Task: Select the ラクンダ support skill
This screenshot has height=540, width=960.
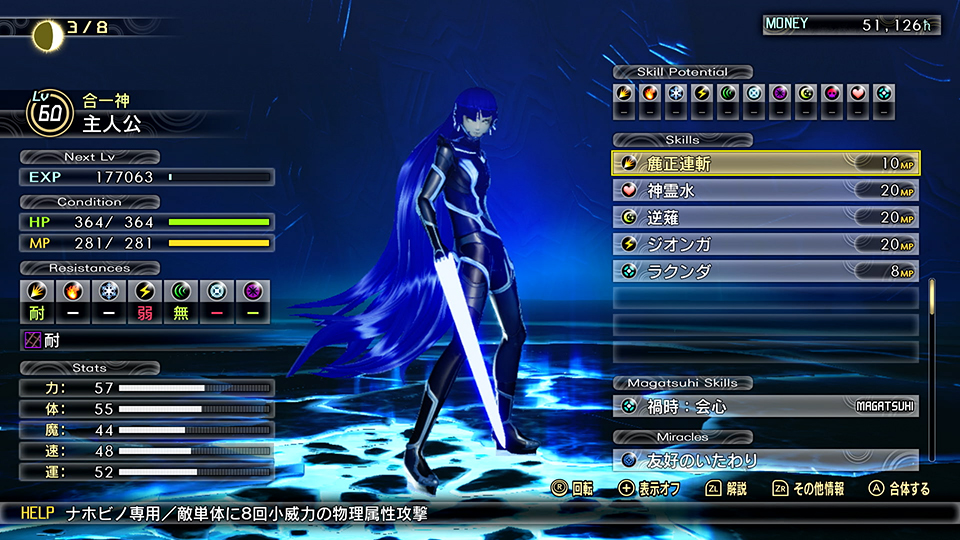Action: pos(765,272)
